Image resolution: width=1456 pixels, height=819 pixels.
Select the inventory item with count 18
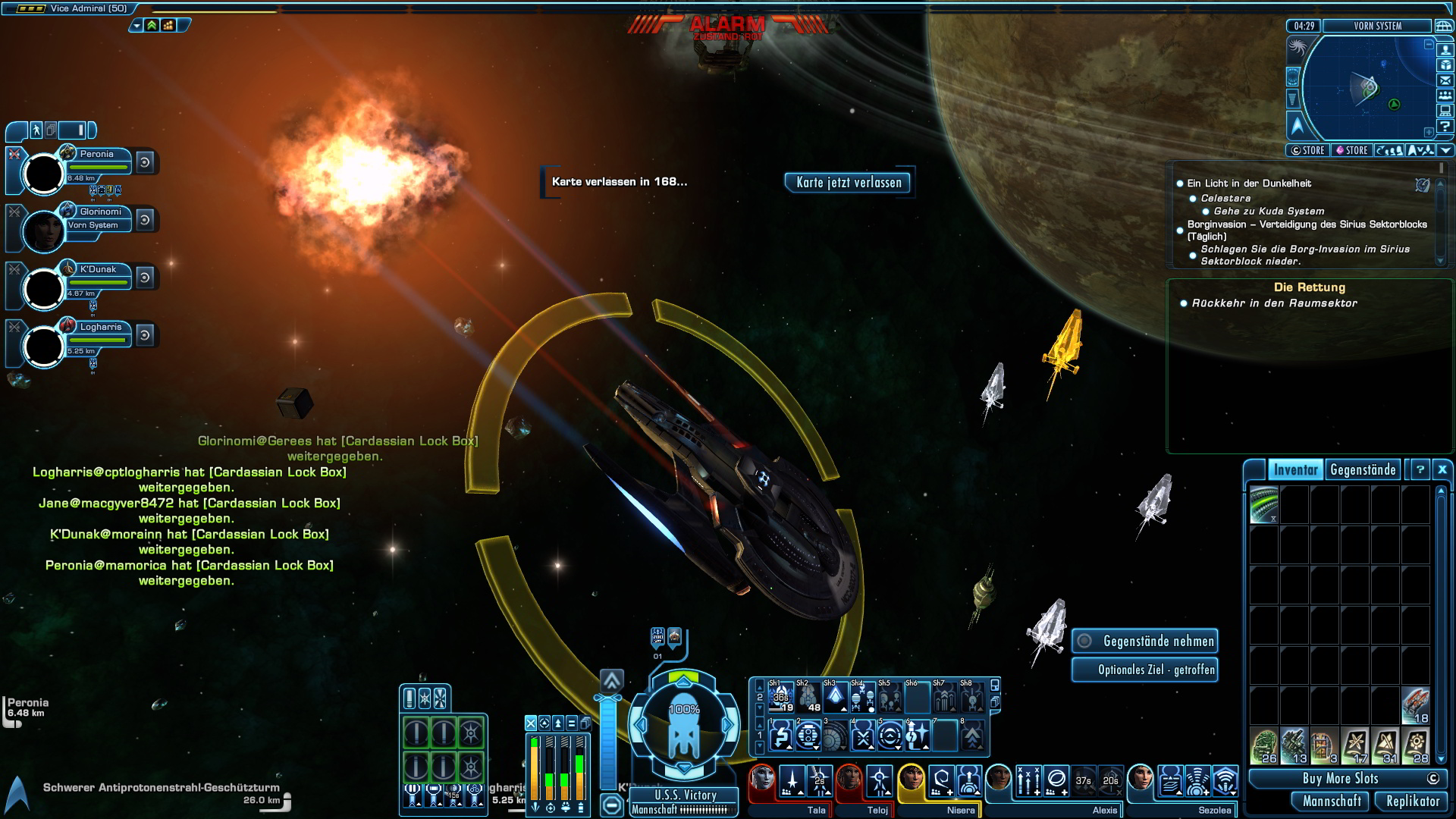tap(1415, 705)
